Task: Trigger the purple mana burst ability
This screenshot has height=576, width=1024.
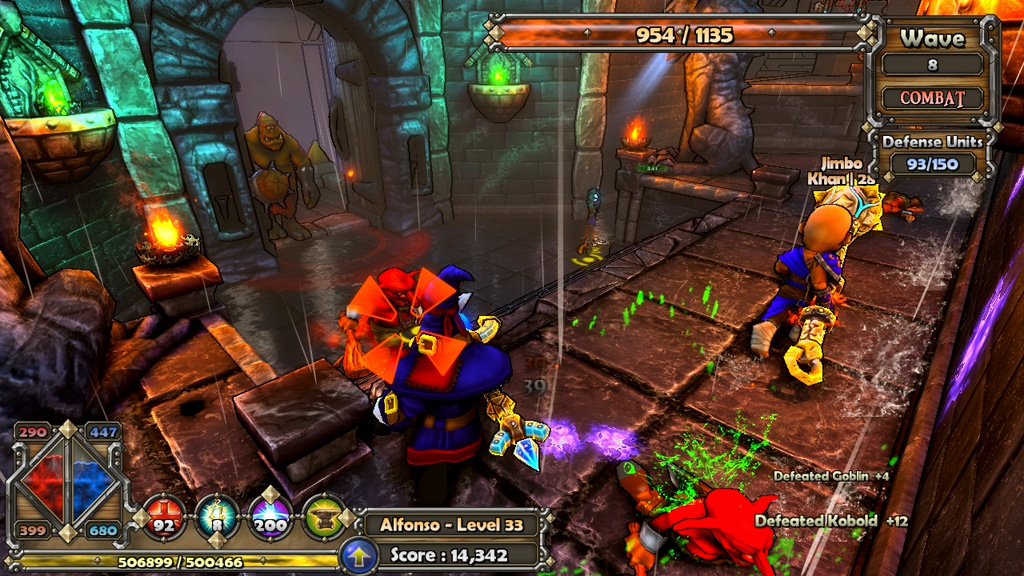Action: [270, 517]
